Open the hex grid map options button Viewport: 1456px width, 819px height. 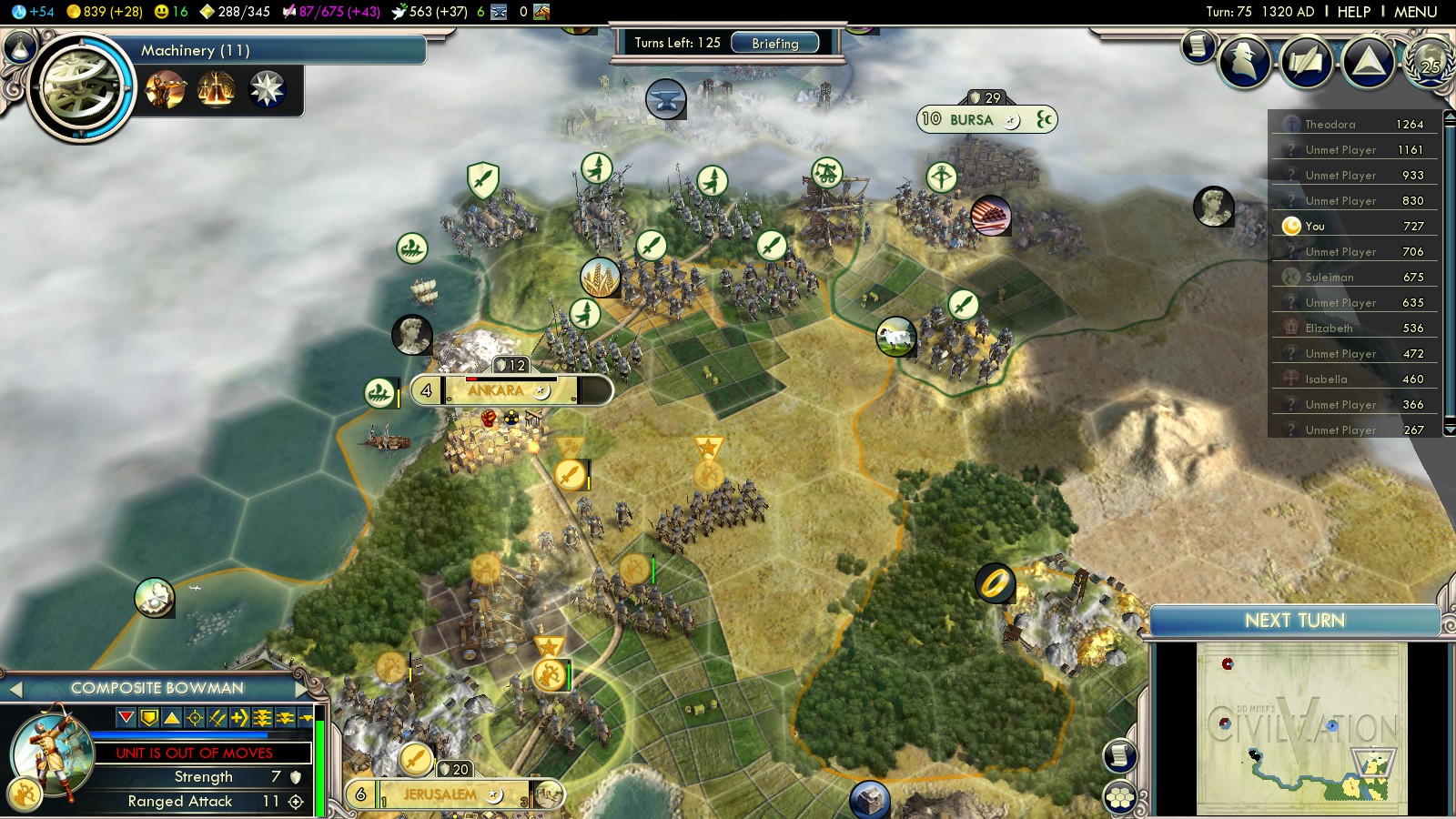point(1120,798)
